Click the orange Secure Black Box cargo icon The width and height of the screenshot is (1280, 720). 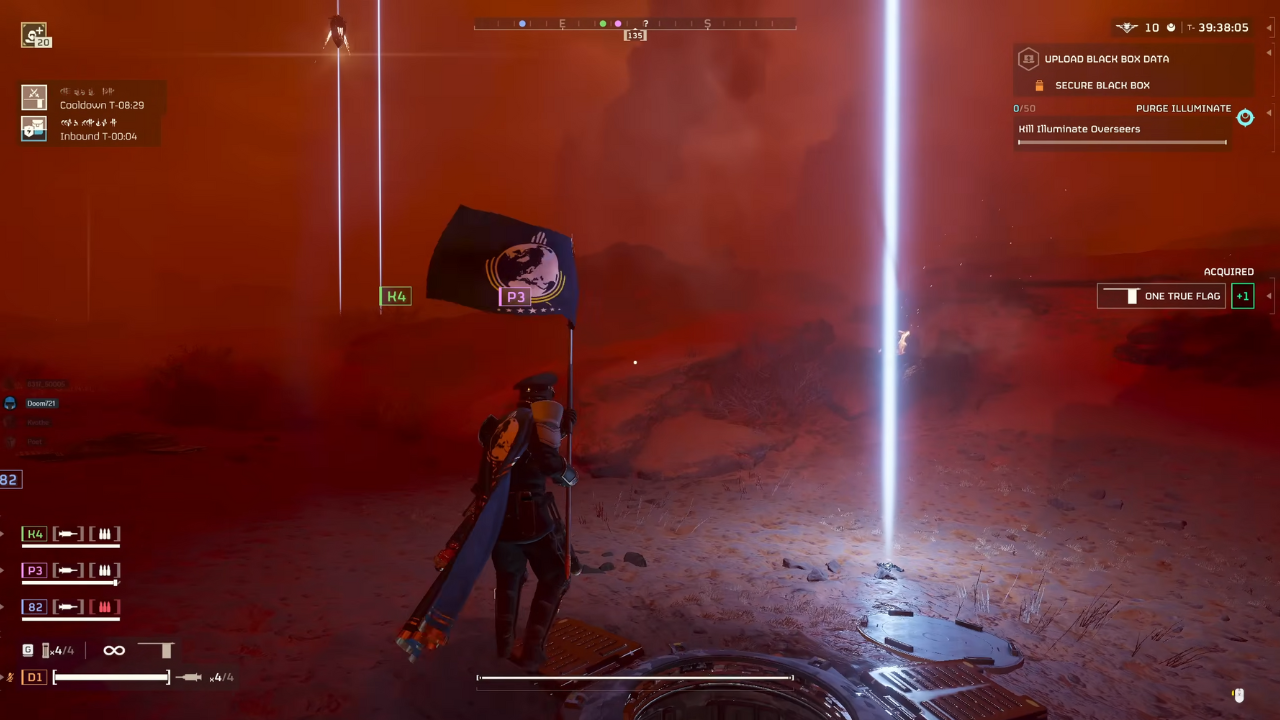coord(1040,85)
